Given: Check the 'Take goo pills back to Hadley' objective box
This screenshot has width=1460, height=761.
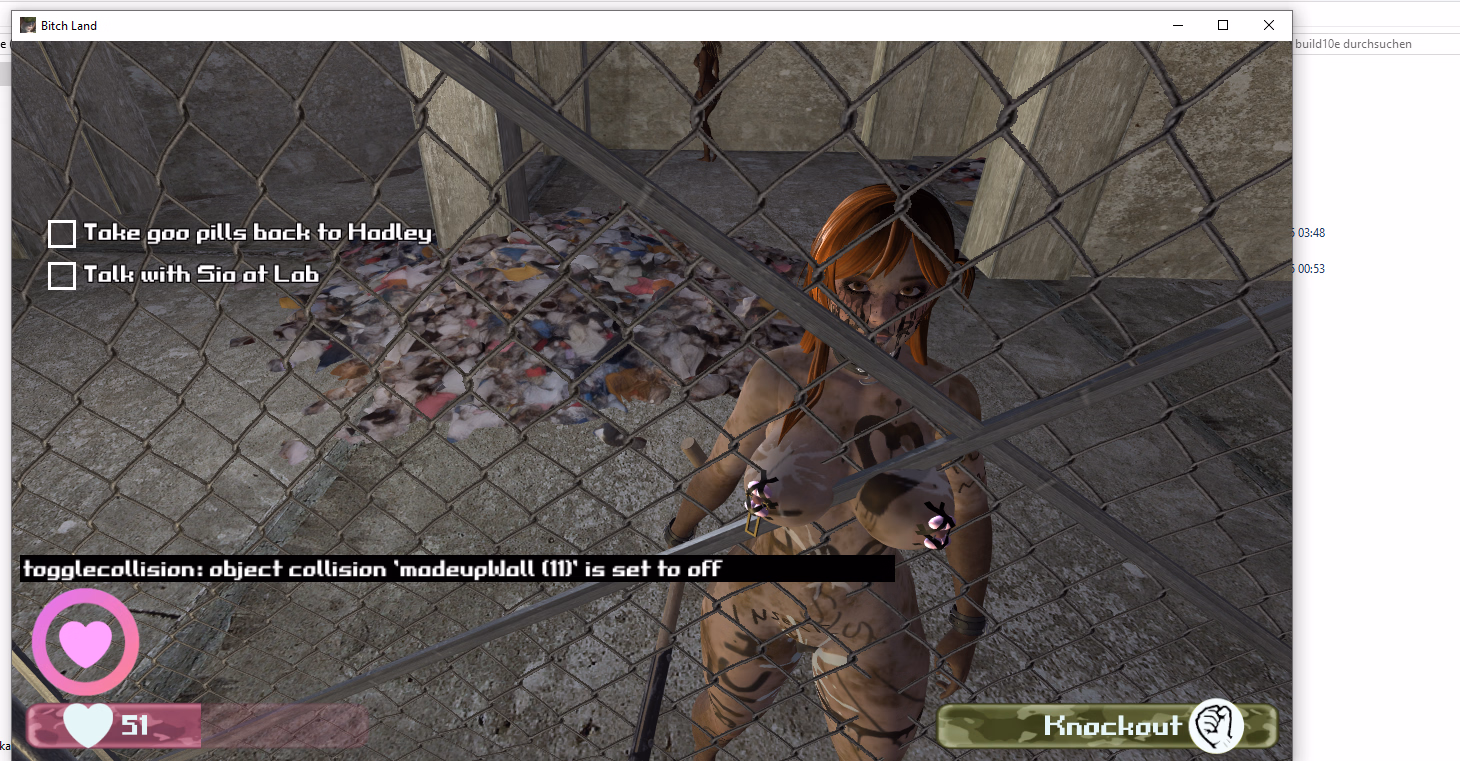Looking at the screenshot, I should pyautogui.click(x=62, y=234).
